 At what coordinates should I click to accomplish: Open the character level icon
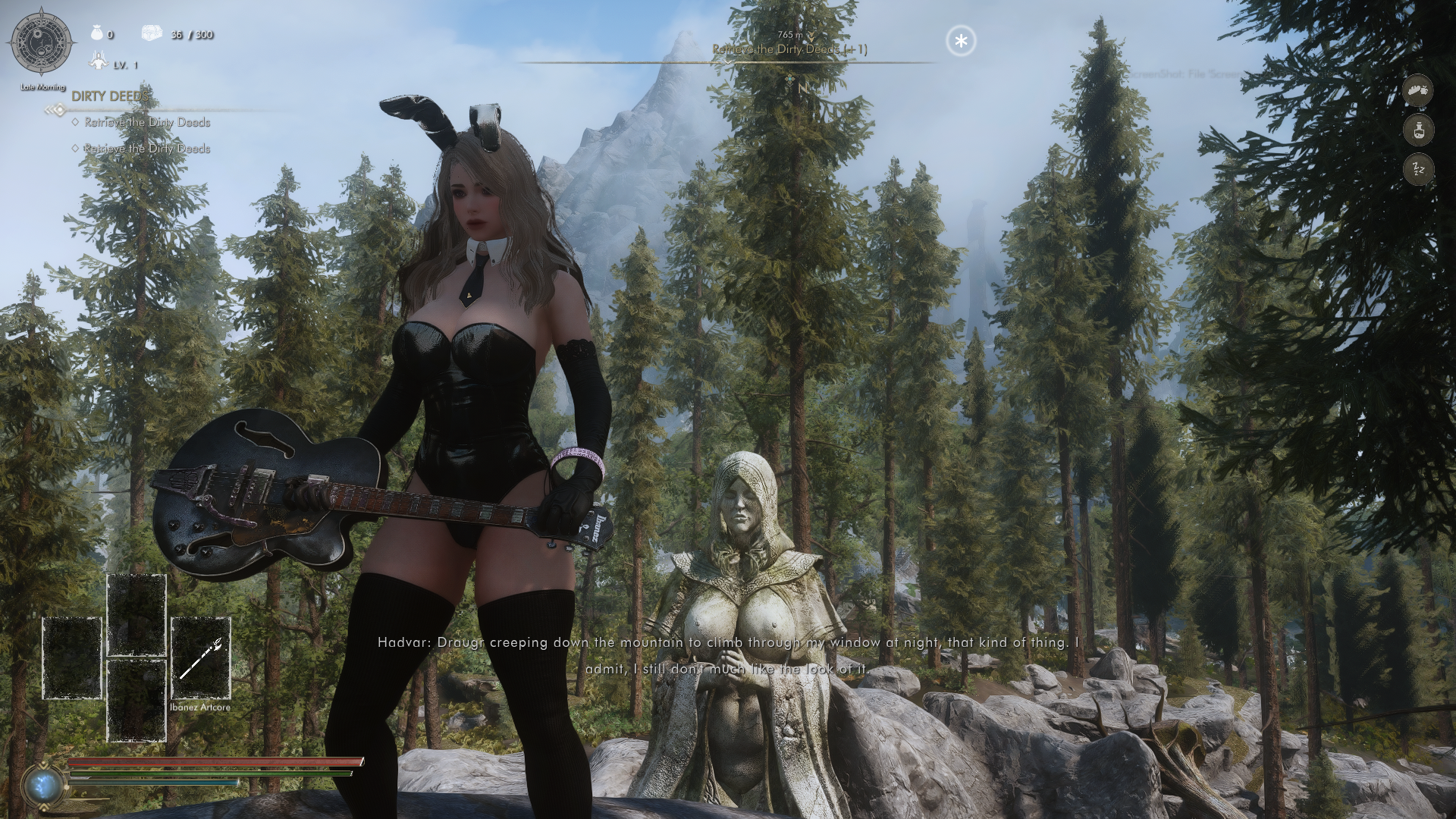coord(98,62)
